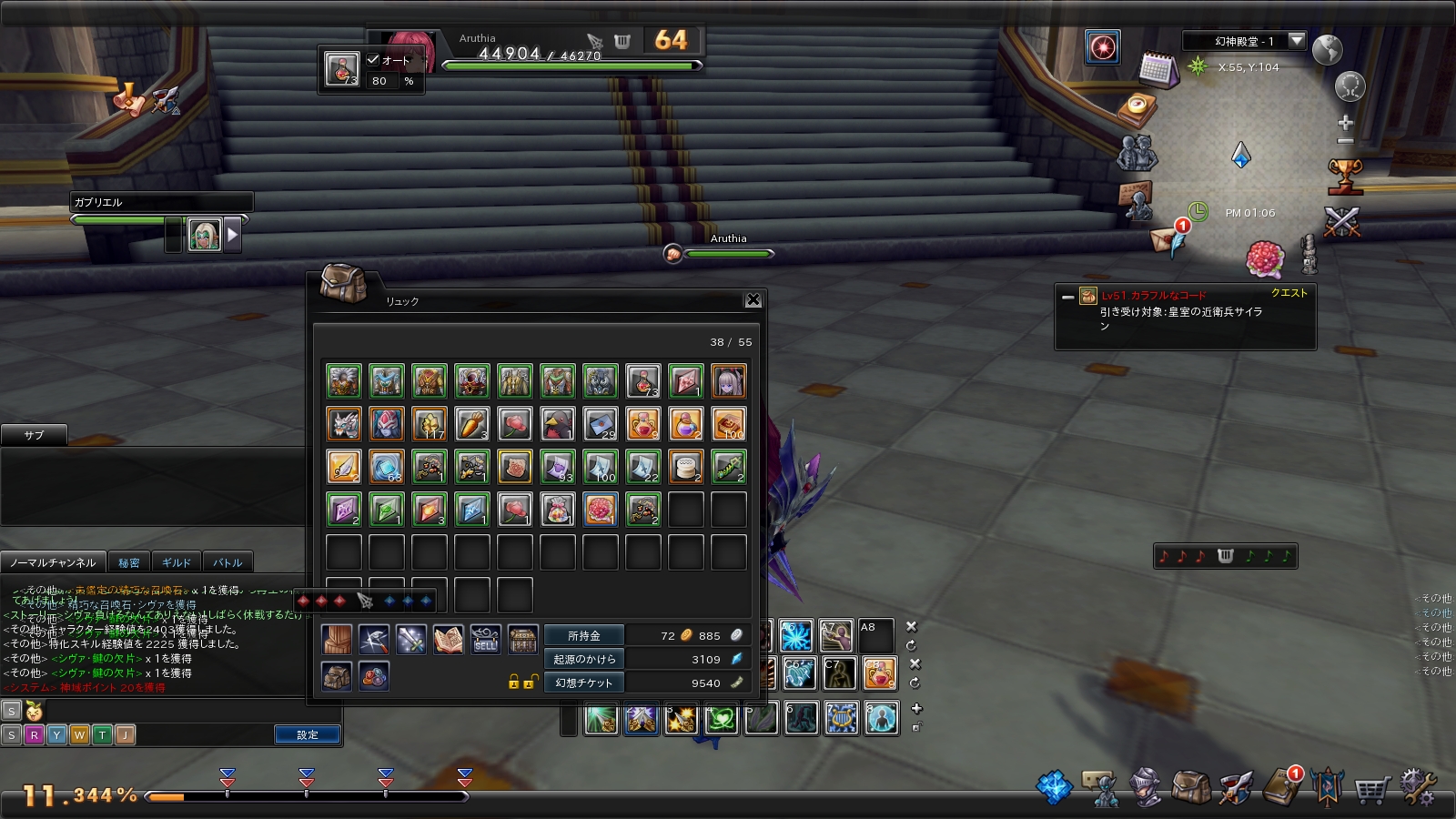
Task: Open the system settings gear and wrench icon
Action: pyautogui.click(x=1417, y=787)
